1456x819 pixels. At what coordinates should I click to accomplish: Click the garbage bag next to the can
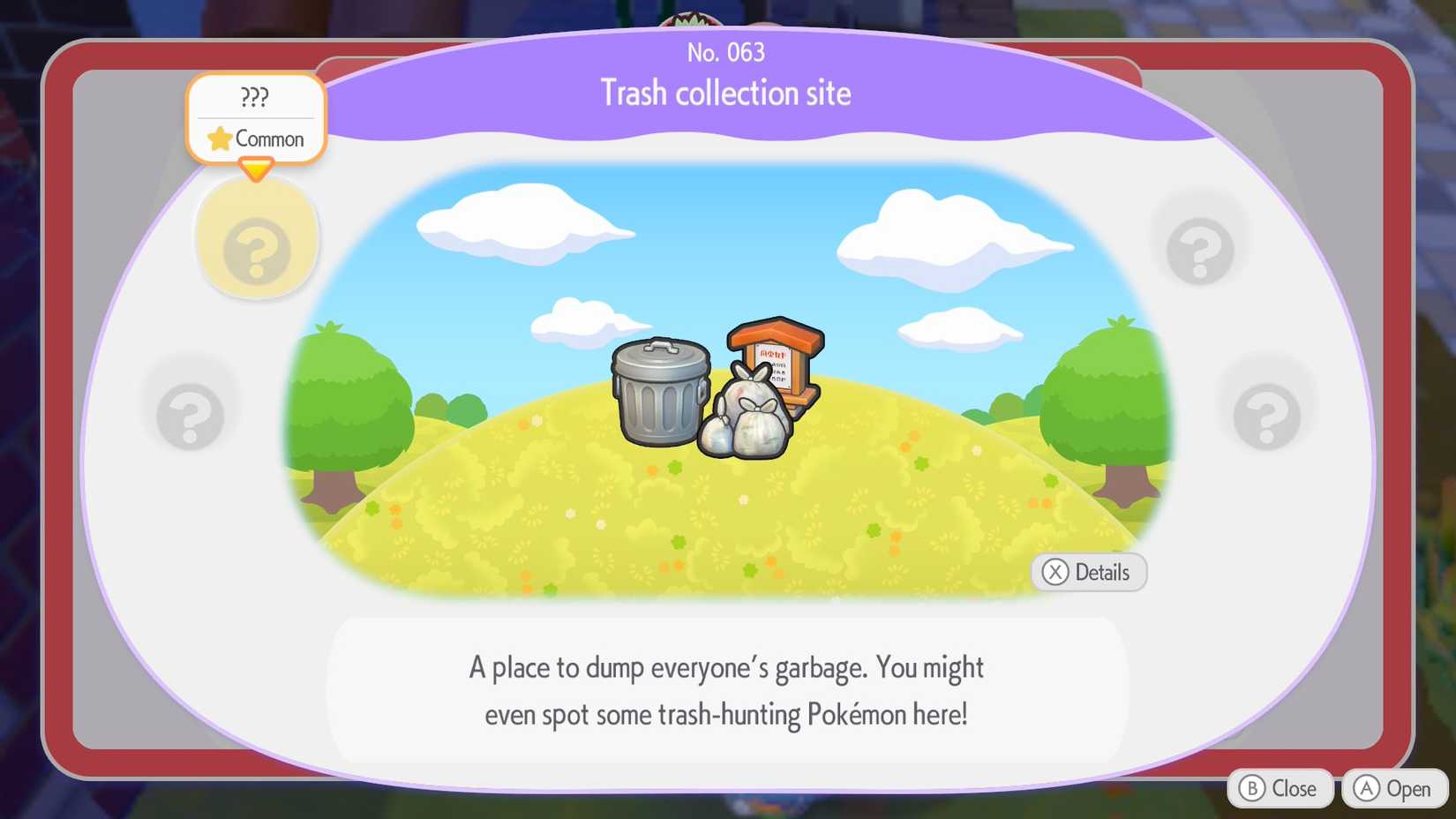746,415
